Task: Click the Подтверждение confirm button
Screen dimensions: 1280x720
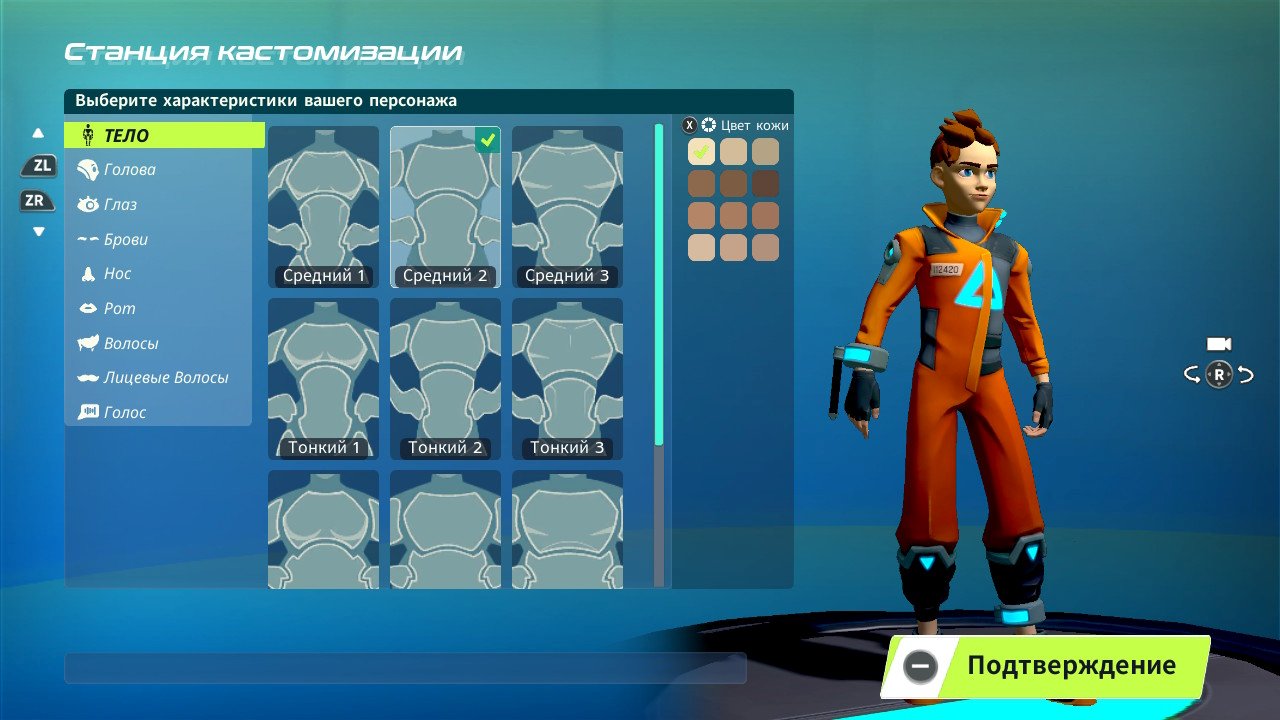Action: pos(1045,666)
